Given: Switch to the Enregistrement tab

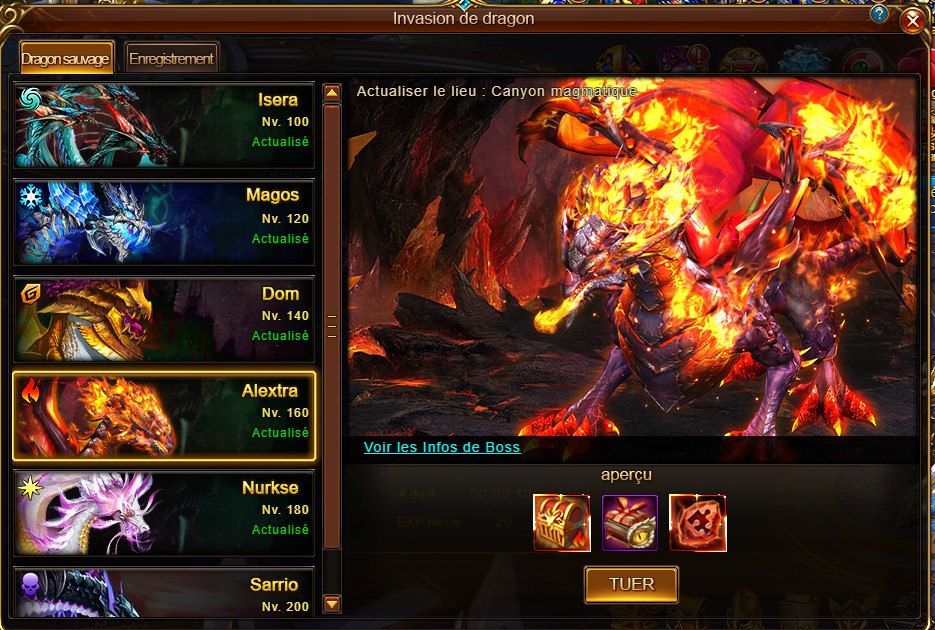Looking at the screenshot, I should tap(171, 58).
